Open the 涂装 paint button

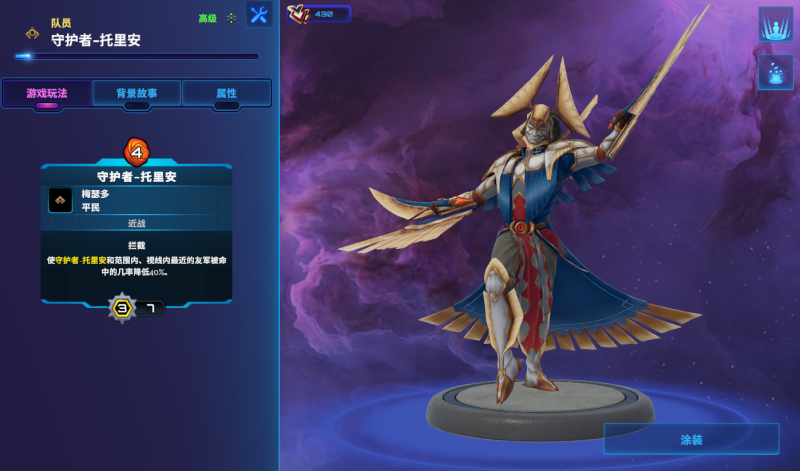(691, 439)
